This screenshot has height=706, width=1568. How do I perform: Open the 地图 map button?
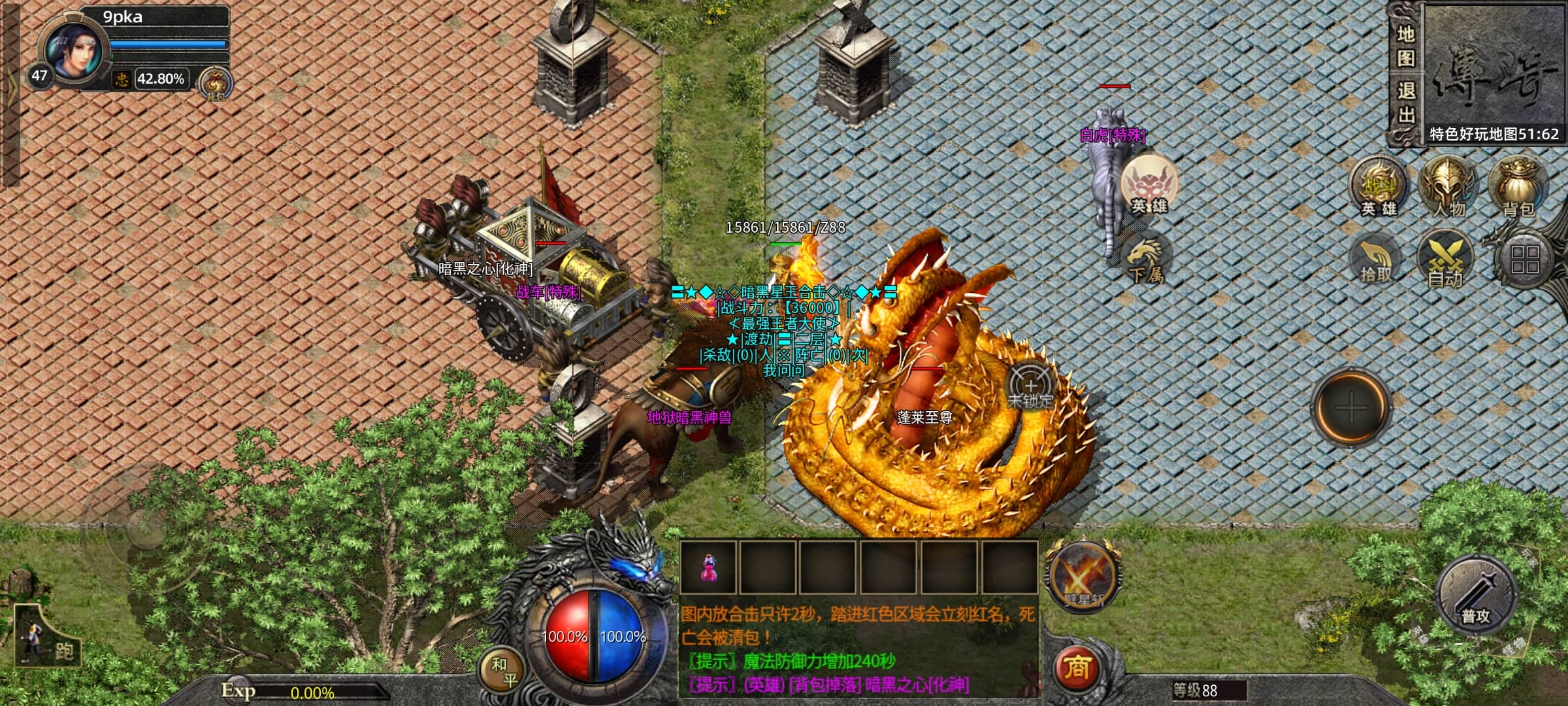(x=1406, y=46)
